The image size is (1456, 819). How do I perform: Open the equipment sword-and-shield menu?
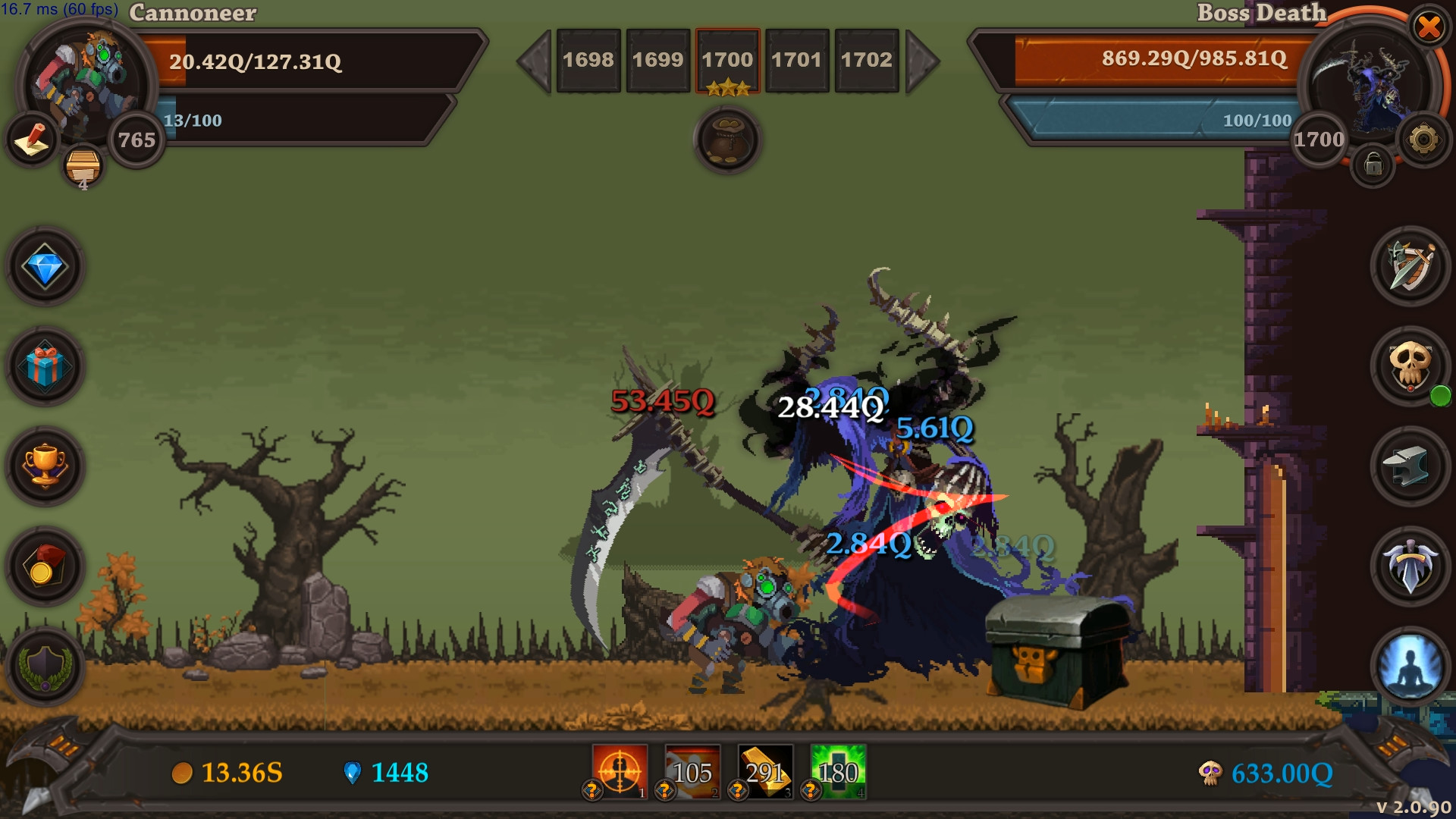click(1409, 267)
